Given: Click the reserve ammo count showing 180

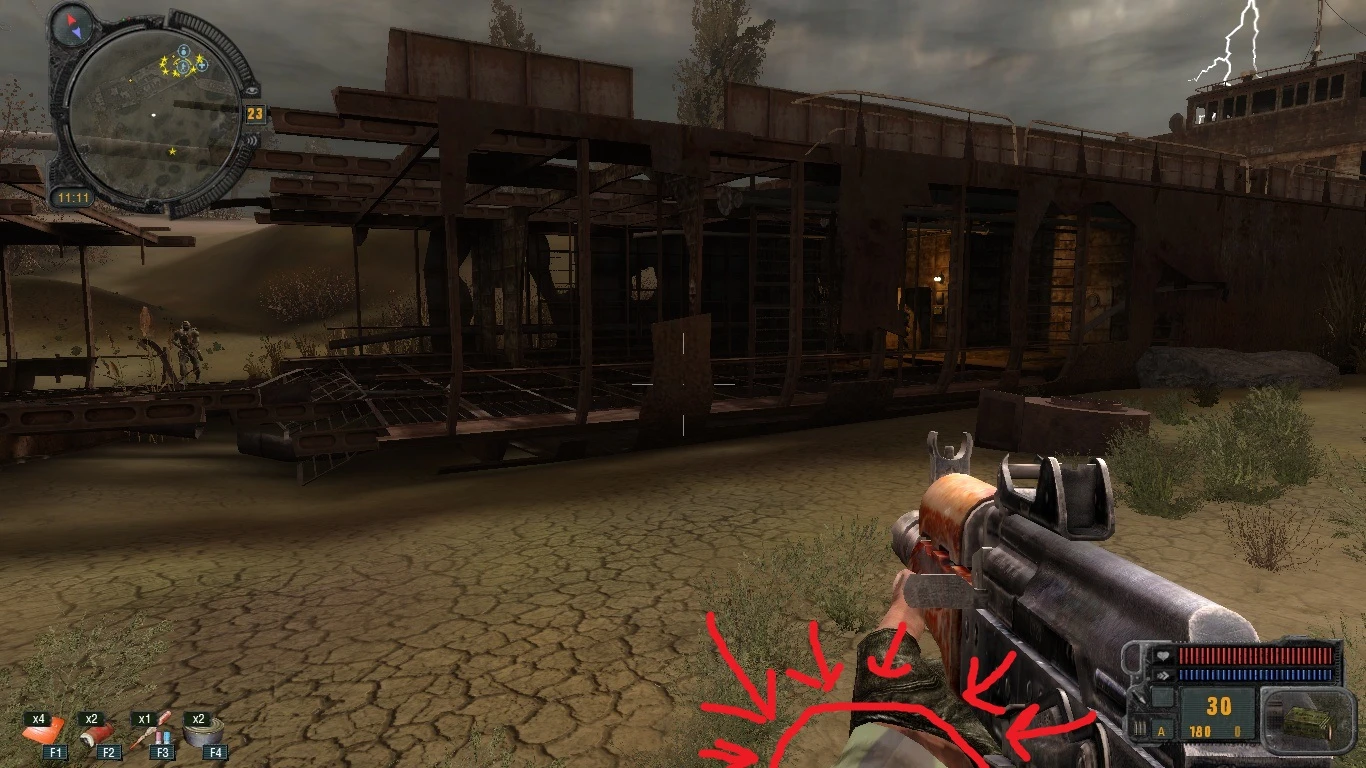Looking at the screenshot, I should point(1200,731).
